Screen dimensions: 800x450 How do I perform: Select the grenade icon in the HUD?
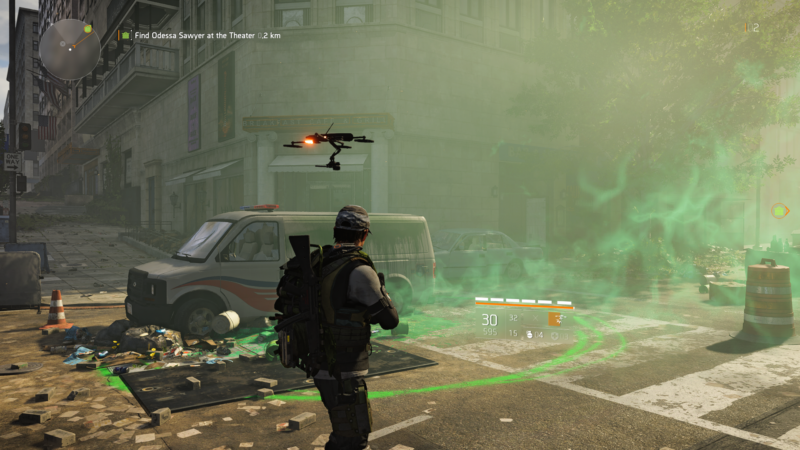tap(529, 334)
